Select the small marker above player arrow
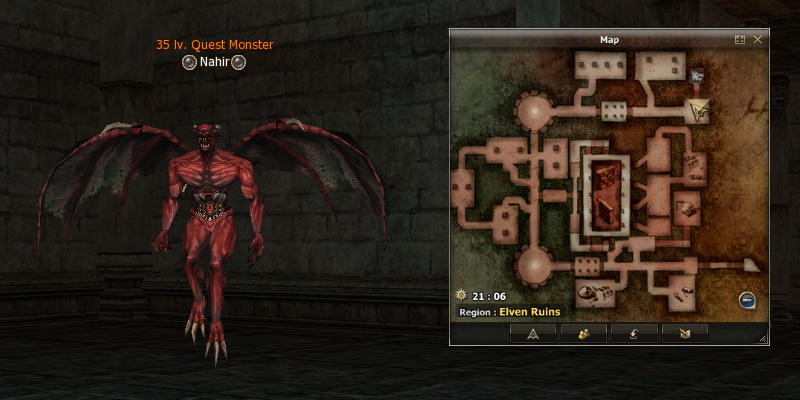The width and height of the screenshot is (800, 400). tap(697, 75)
